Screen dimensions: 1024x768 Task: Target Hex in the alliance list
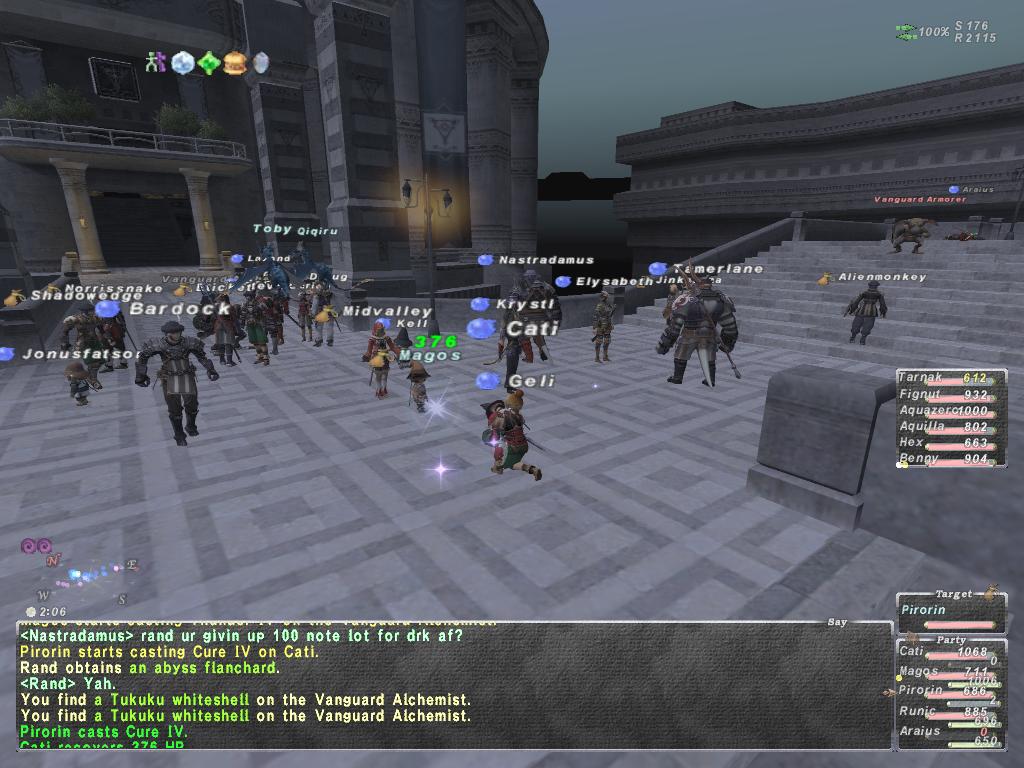click(949, 443)
